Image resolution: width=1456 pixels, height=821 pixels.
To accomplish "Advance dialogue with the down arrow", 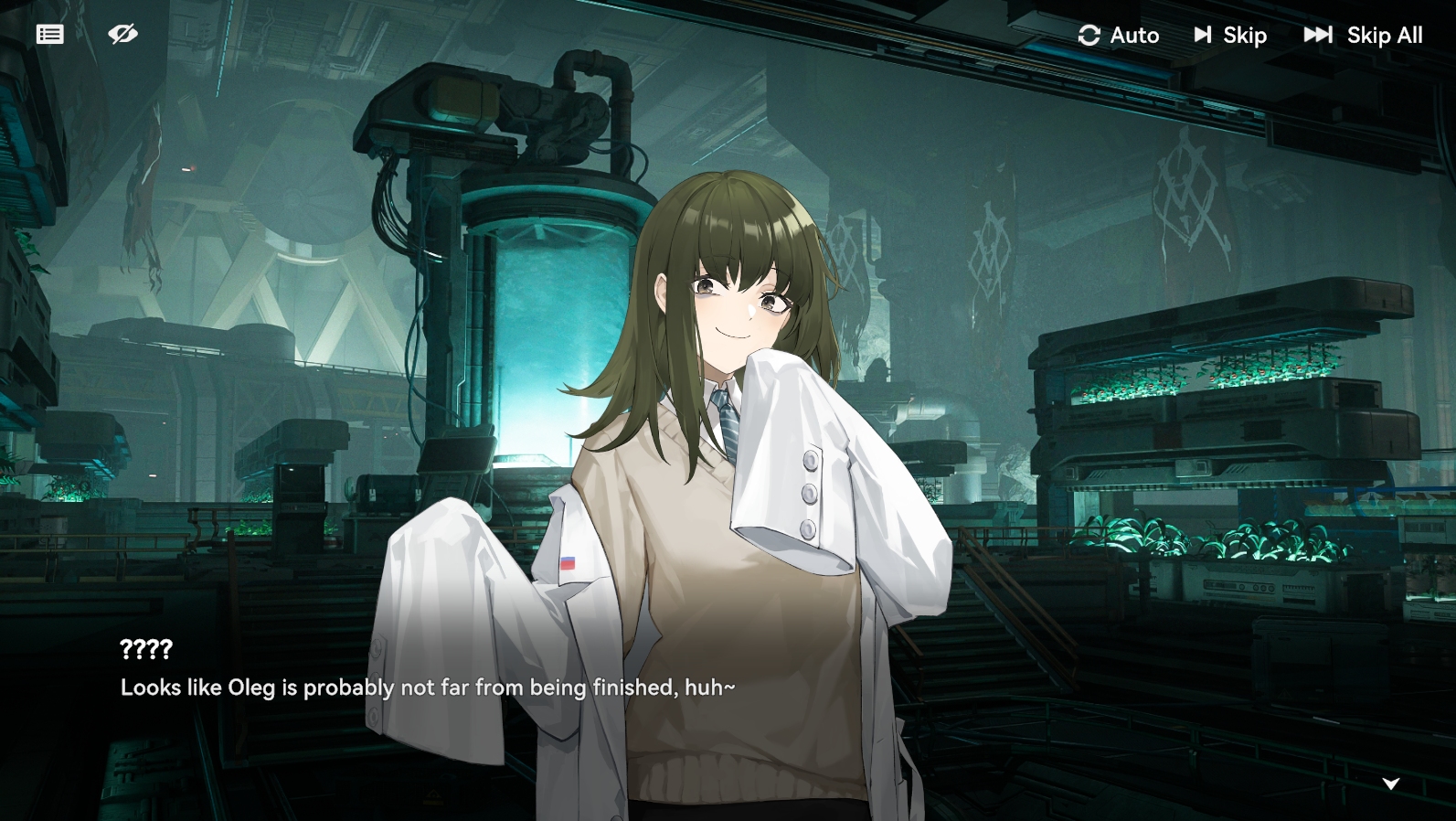I will (1391, 784).
